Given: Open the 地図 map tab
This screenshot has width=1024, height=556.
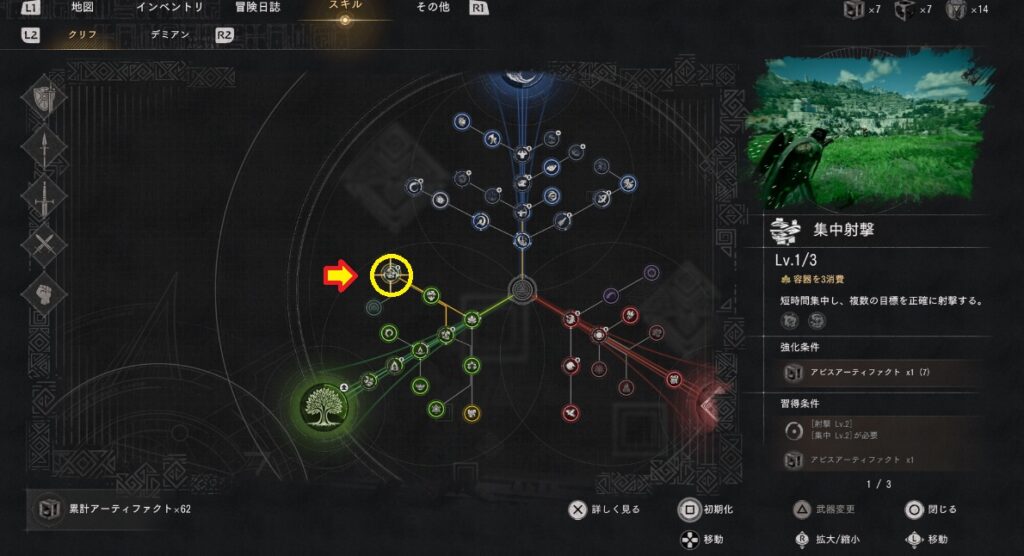Looking at the screenshot, I should coord(84,8).
